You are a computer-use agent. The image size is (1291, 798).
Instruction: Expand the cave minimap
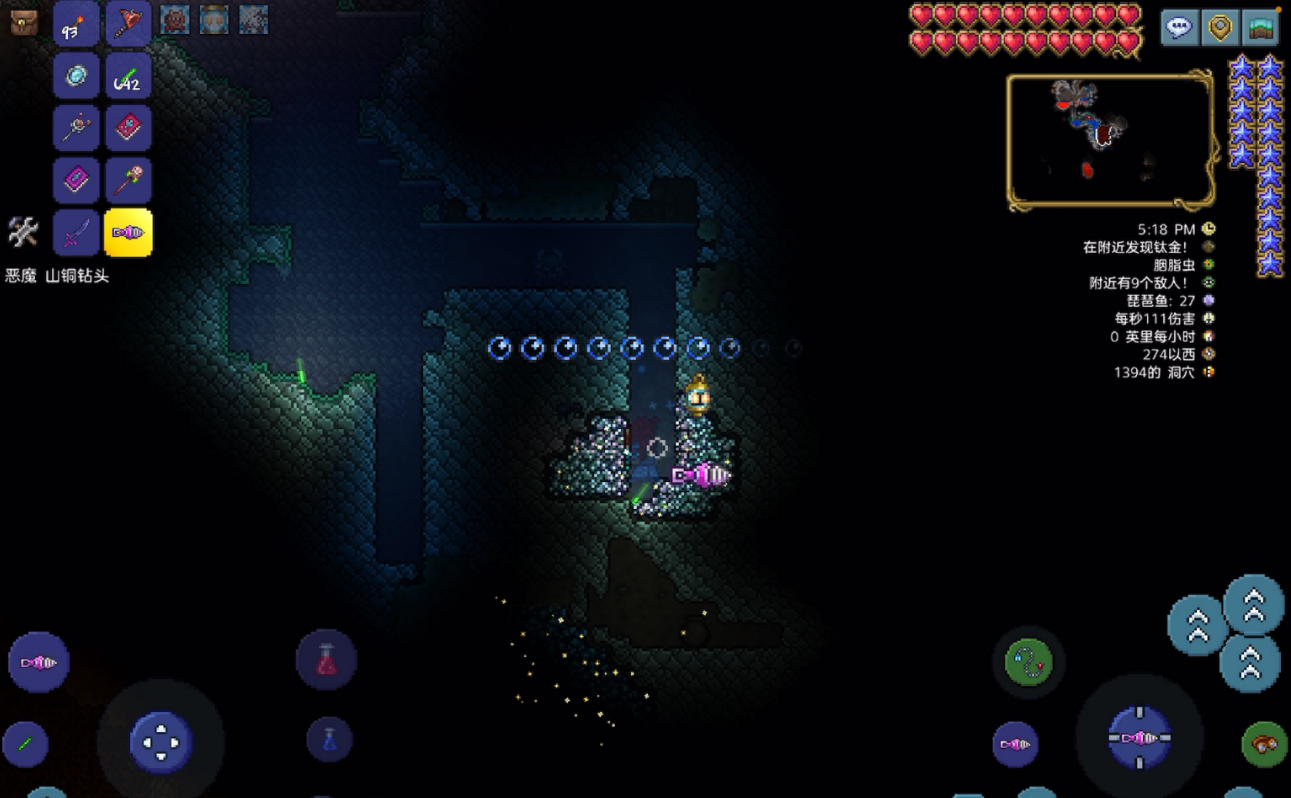pyautogui.click(x=1110, y=140)
